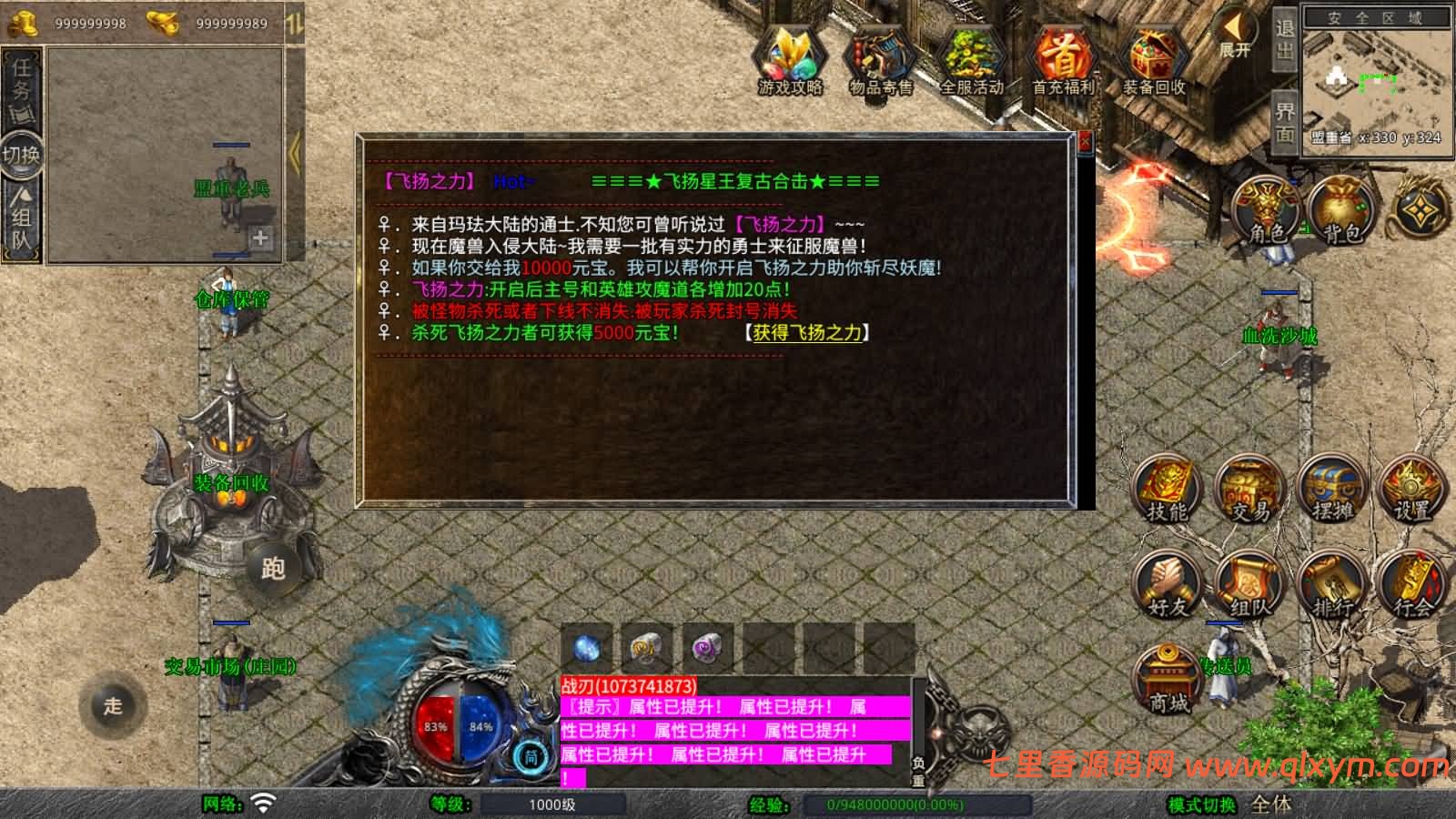Image resolution: width=1456 pixels, height=819 pixels.
Task: Select the 任务 tab on the left
Action: coord(24,77)
